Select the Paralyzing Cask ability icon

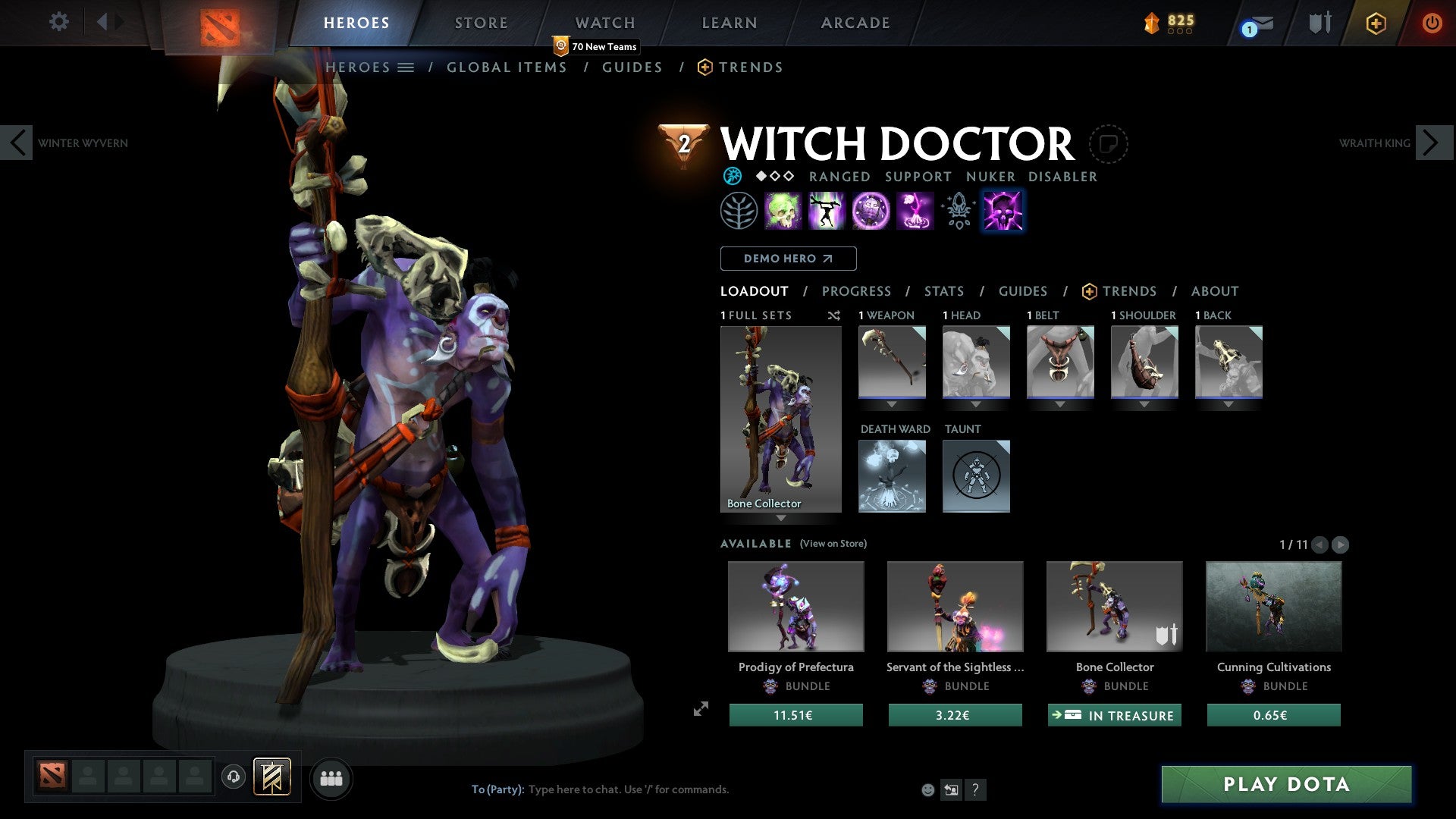click(x=784, y=210)
